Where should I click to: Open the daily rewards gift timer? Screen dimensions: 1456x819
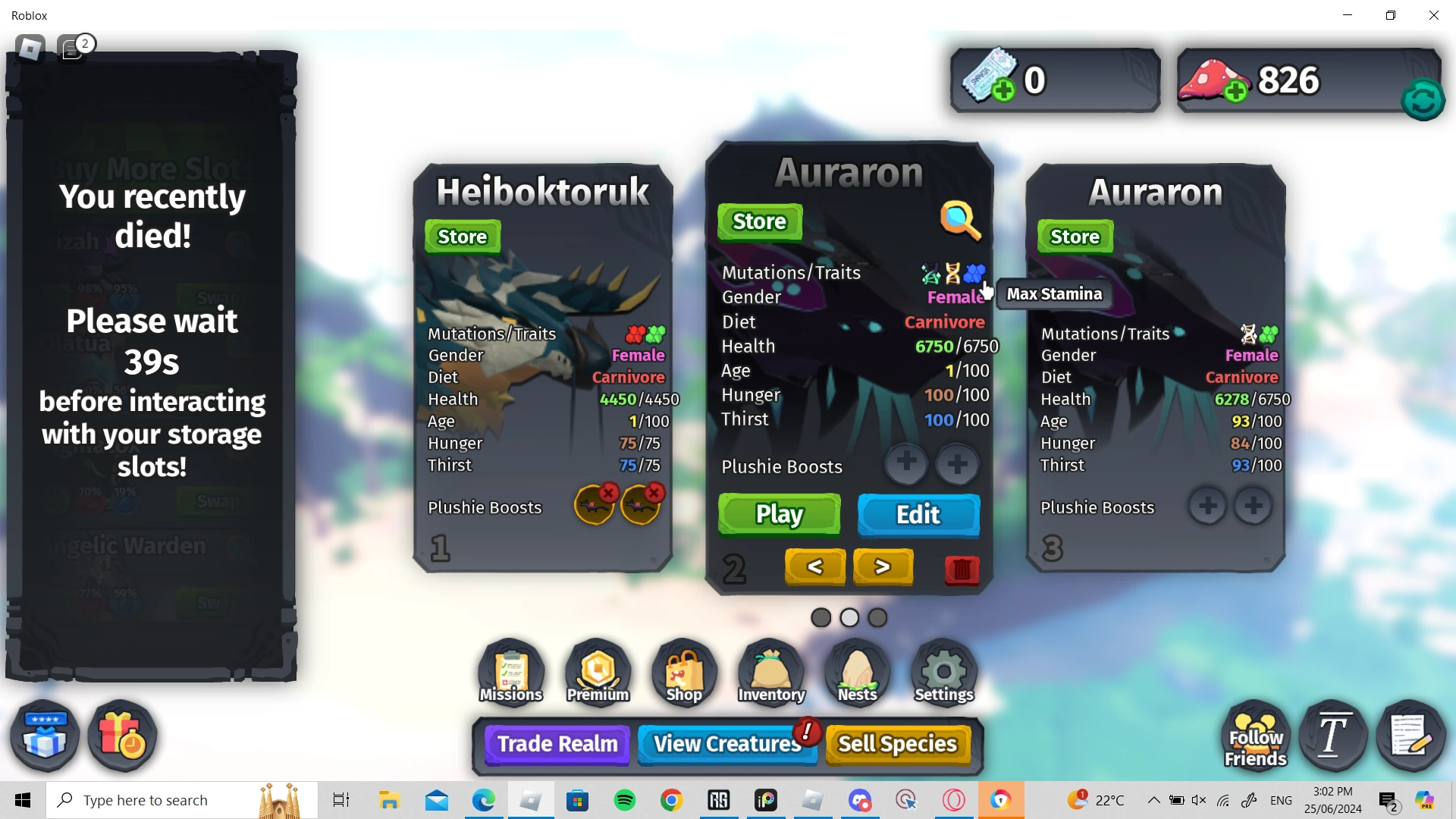pos(121,736)
